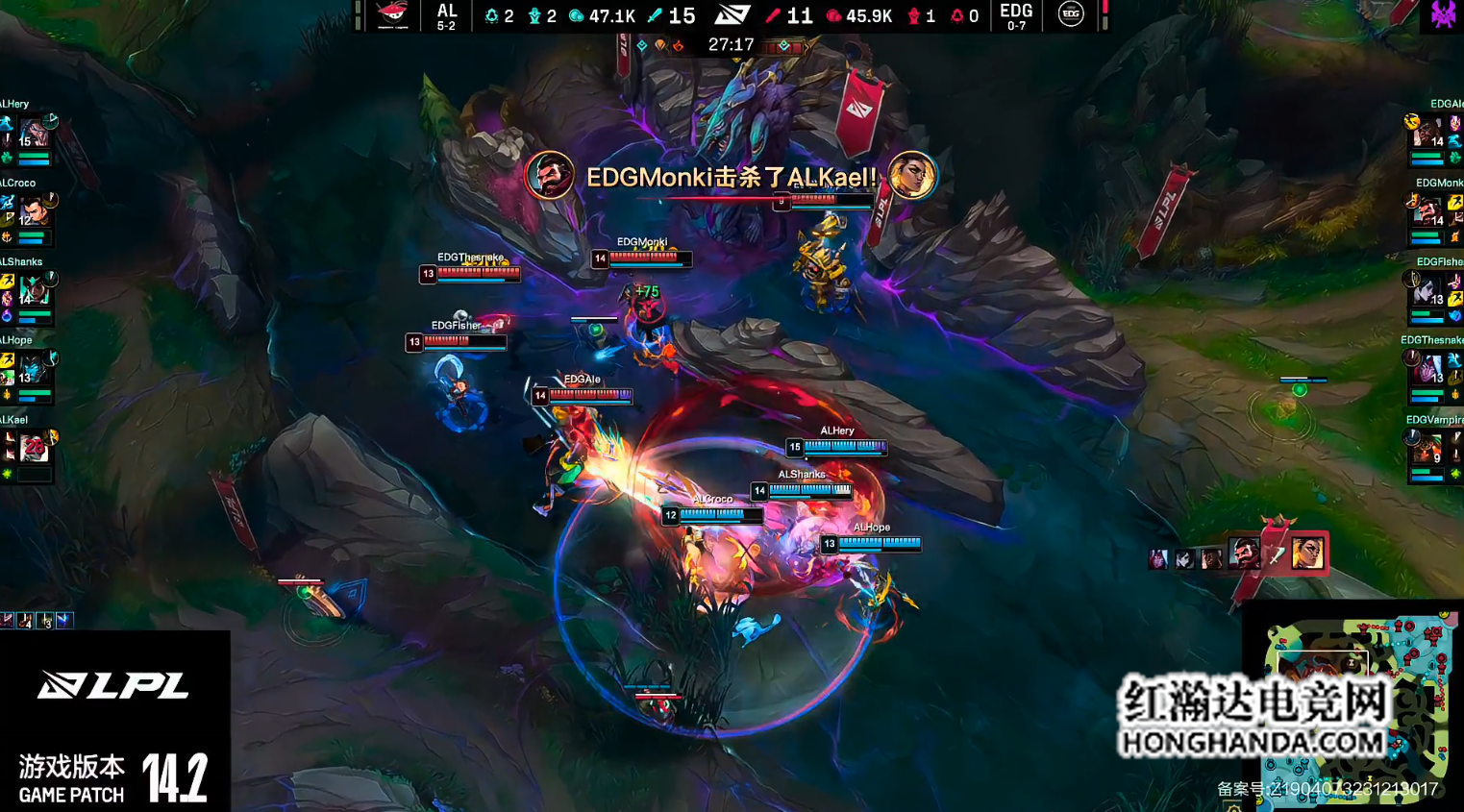Click the killer portrait in the kill banner

550,177
